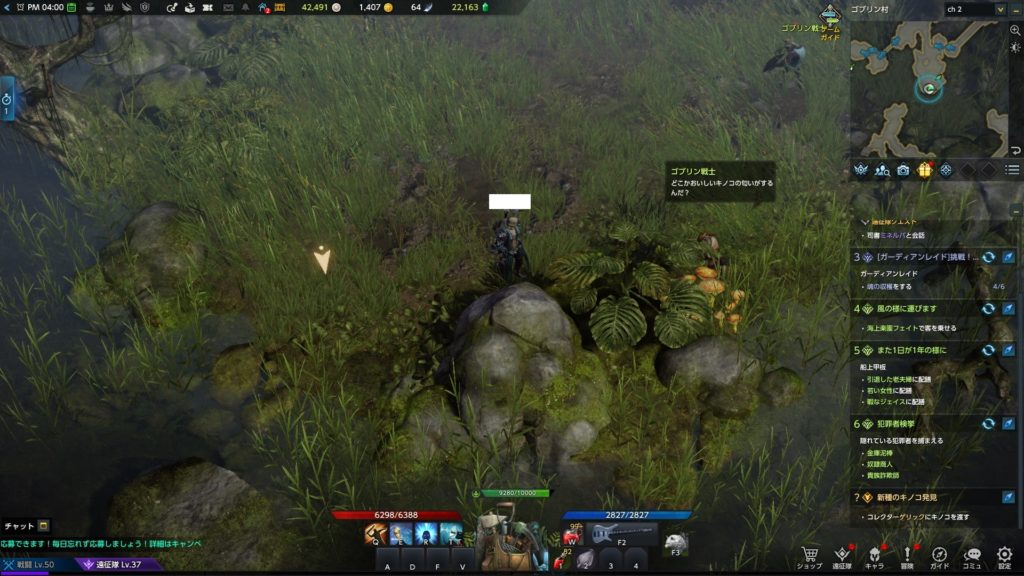Click the gift box icon under minimap

click(925, 170)
